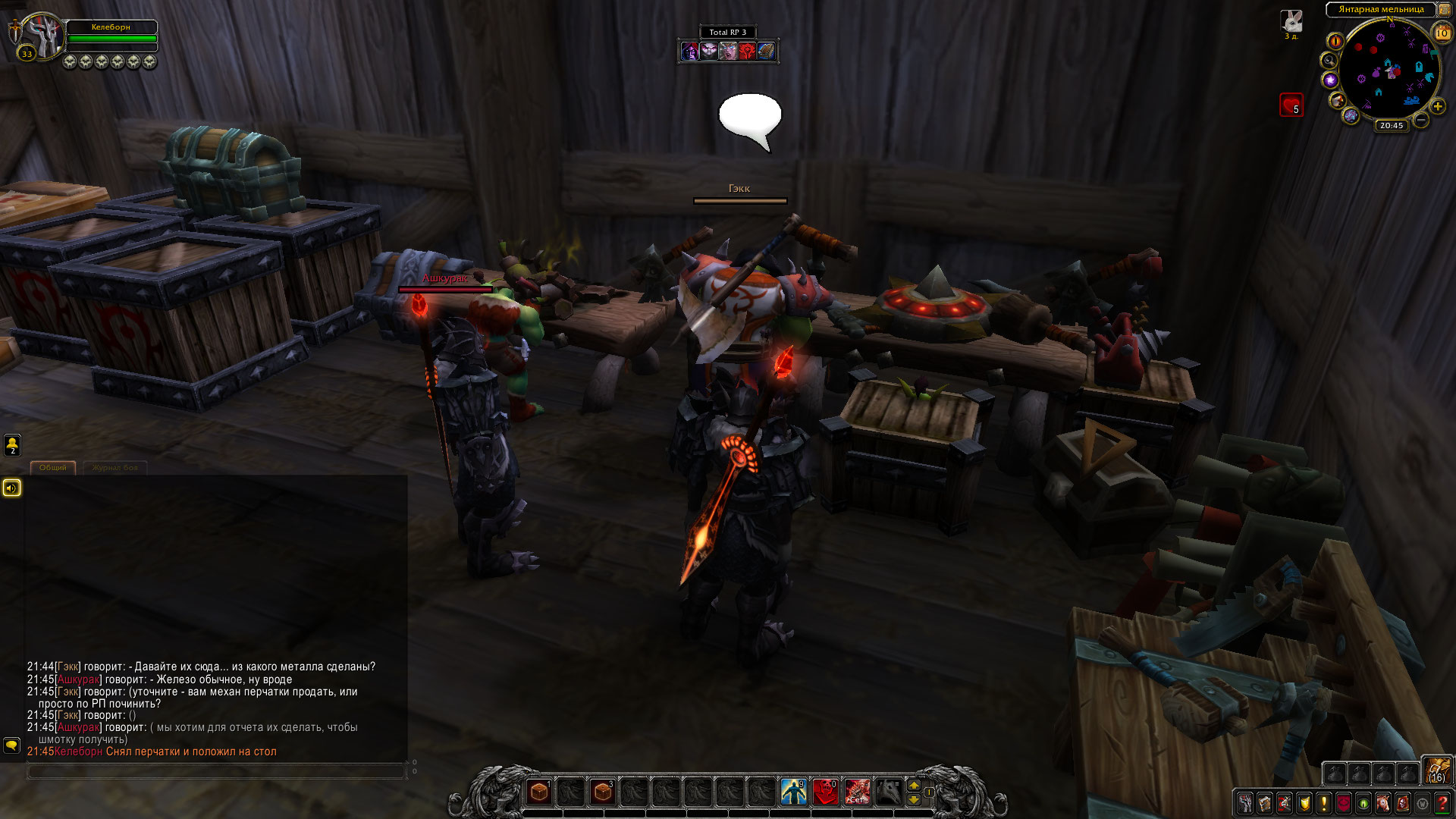Open the mounts horse-head menu button

point(1383,803)
